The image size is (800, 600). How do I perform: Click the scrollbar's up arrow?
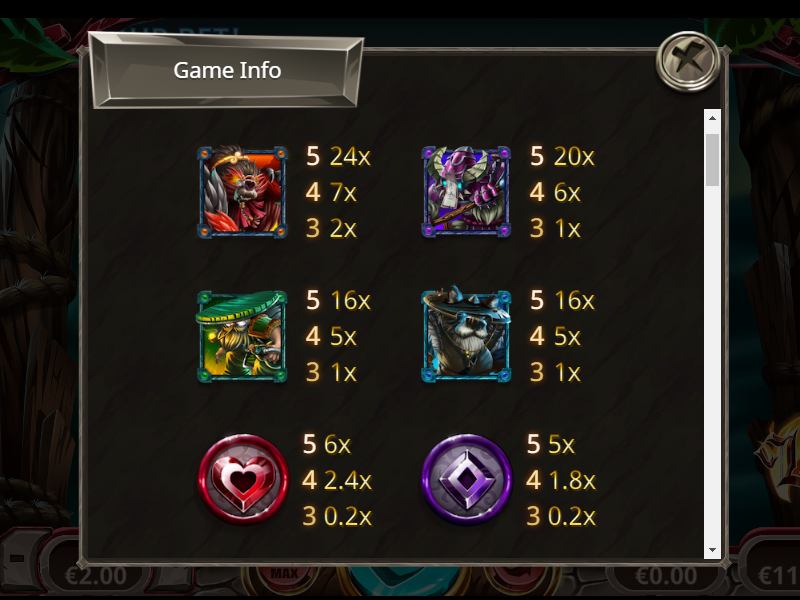pos(712,118)
